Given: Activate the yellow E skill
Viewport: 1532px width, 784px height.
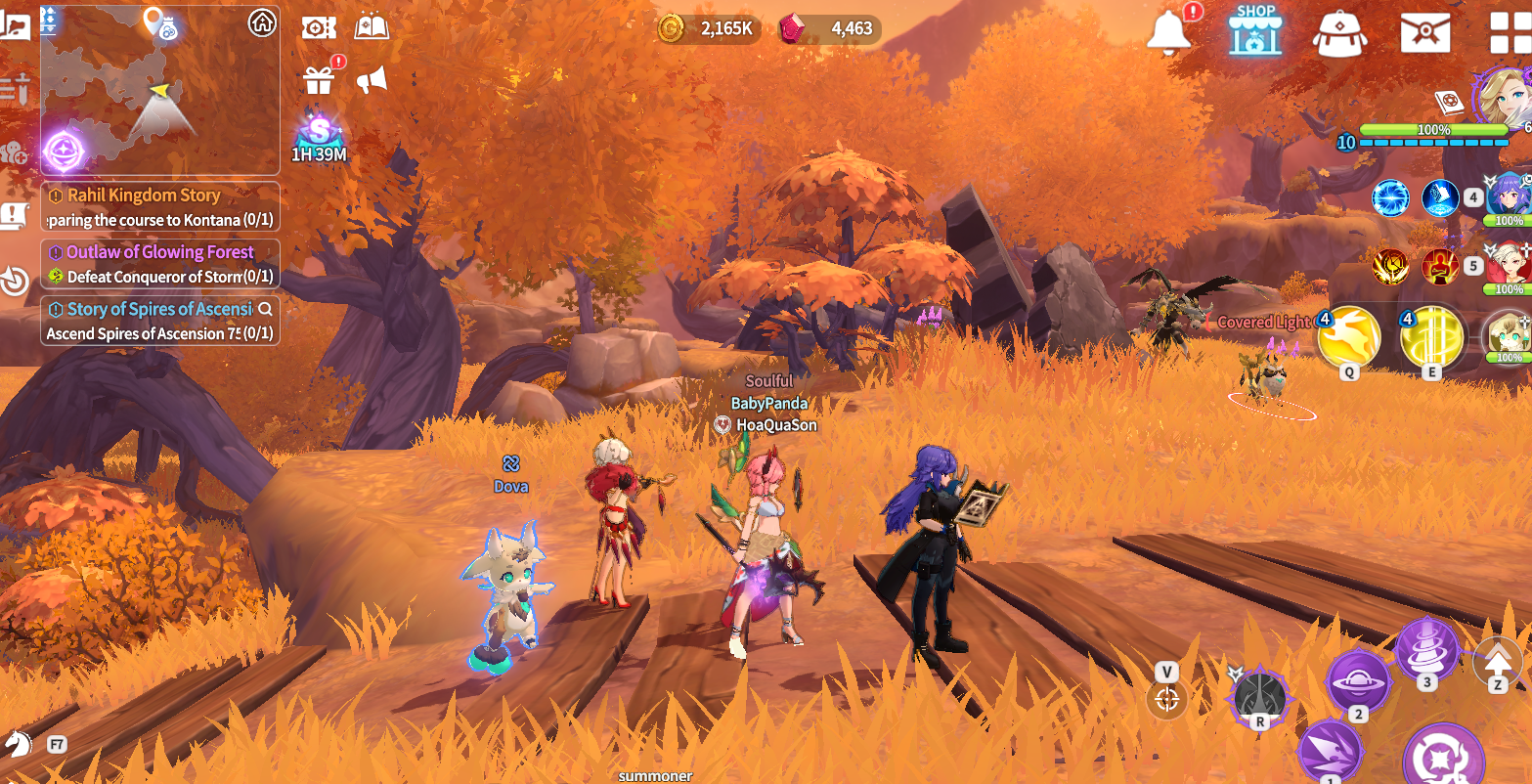Looking at the screenshot, I should (1431, 337).
